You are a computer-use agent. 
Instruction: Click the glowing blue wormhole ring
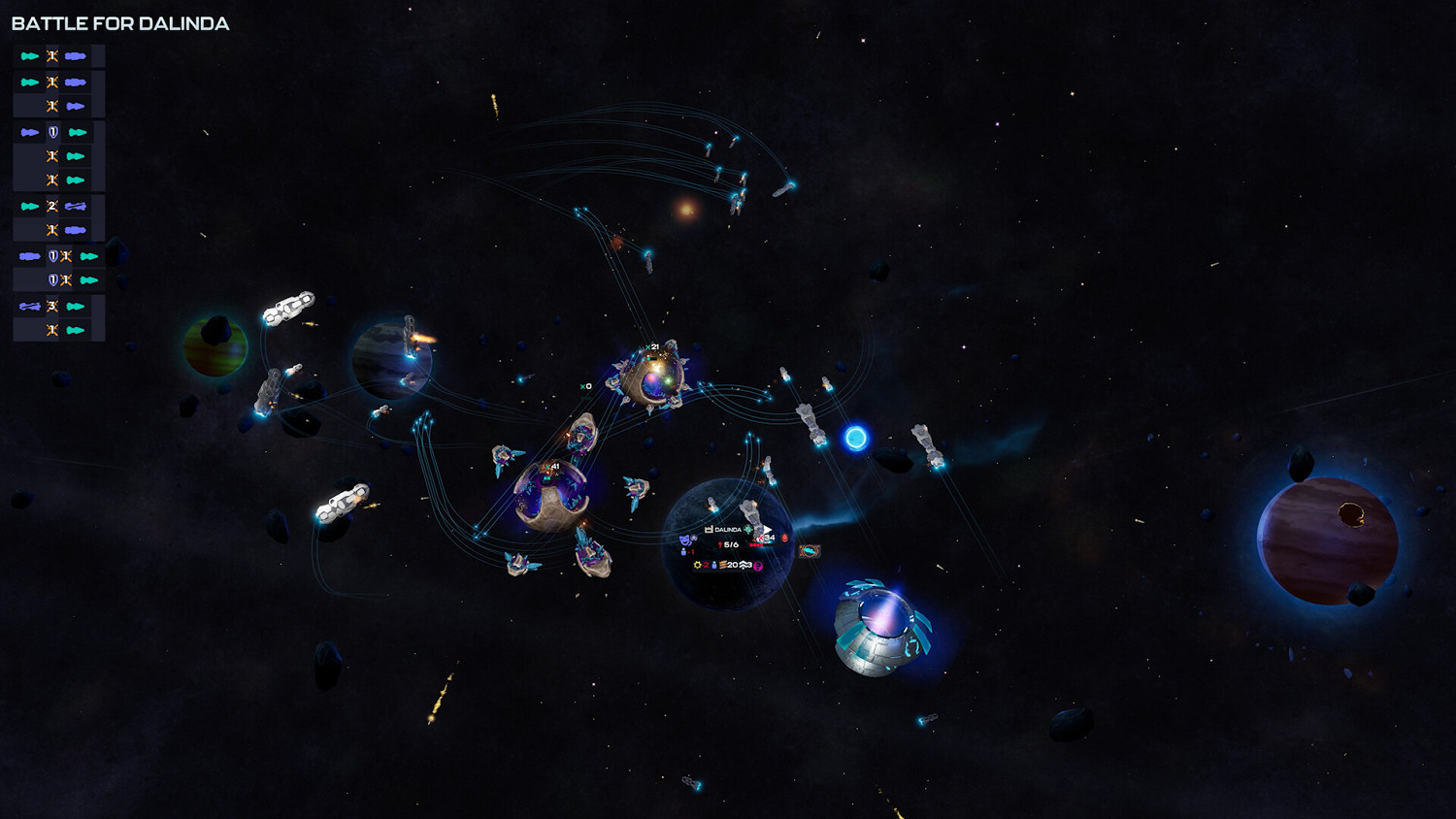[x=857, y=439]
